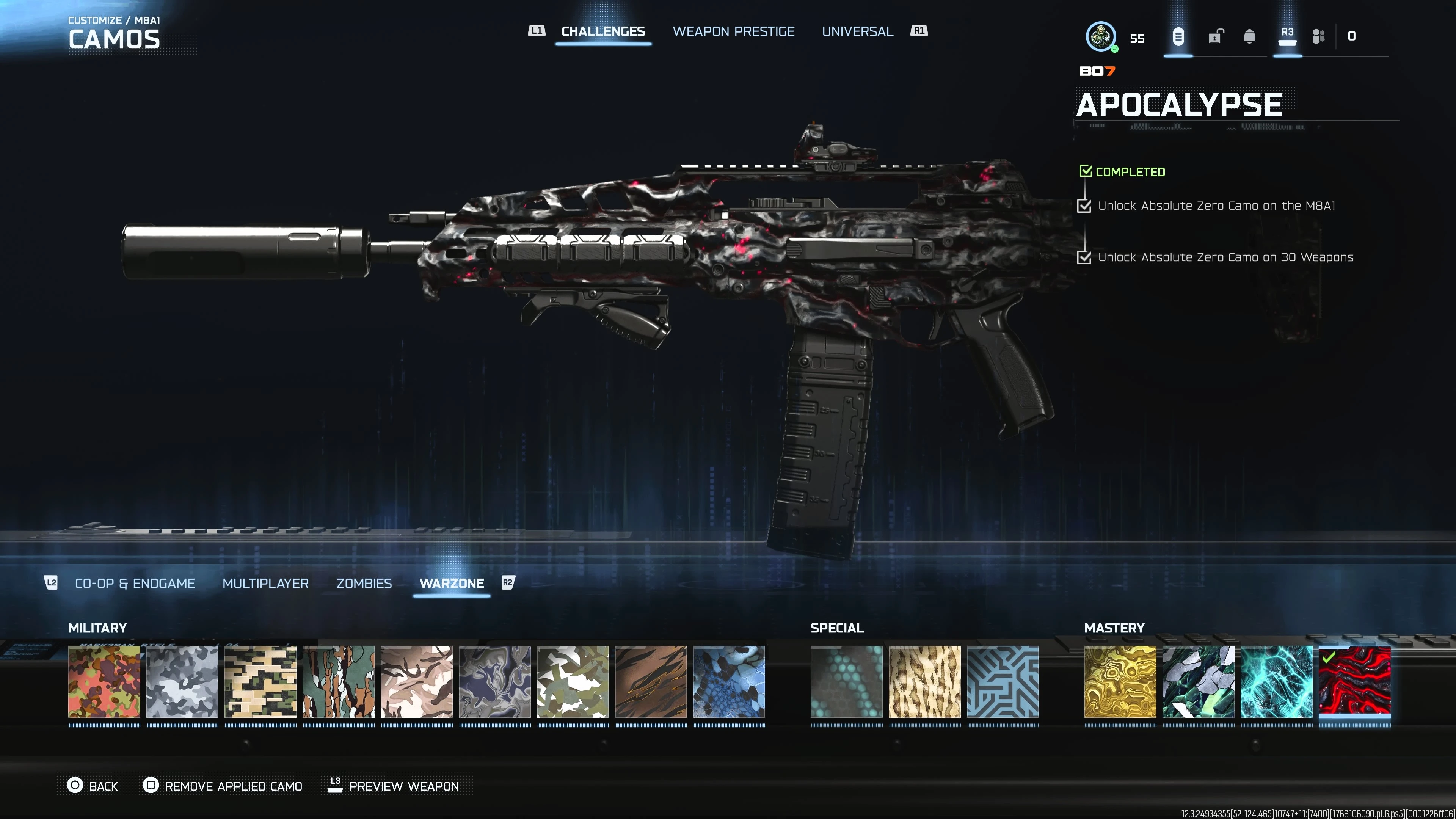
Task: Click the COD Points currency counter
Action: pos(1352,35)
